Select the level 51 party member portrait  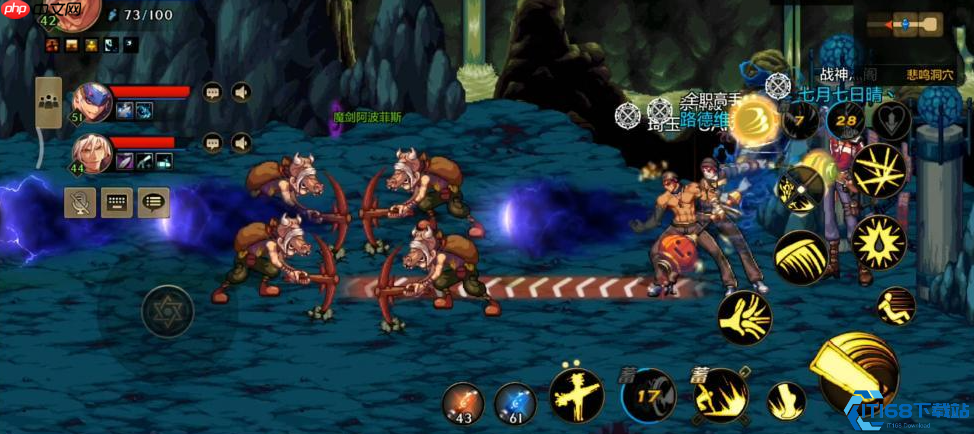tap(92, 102)
